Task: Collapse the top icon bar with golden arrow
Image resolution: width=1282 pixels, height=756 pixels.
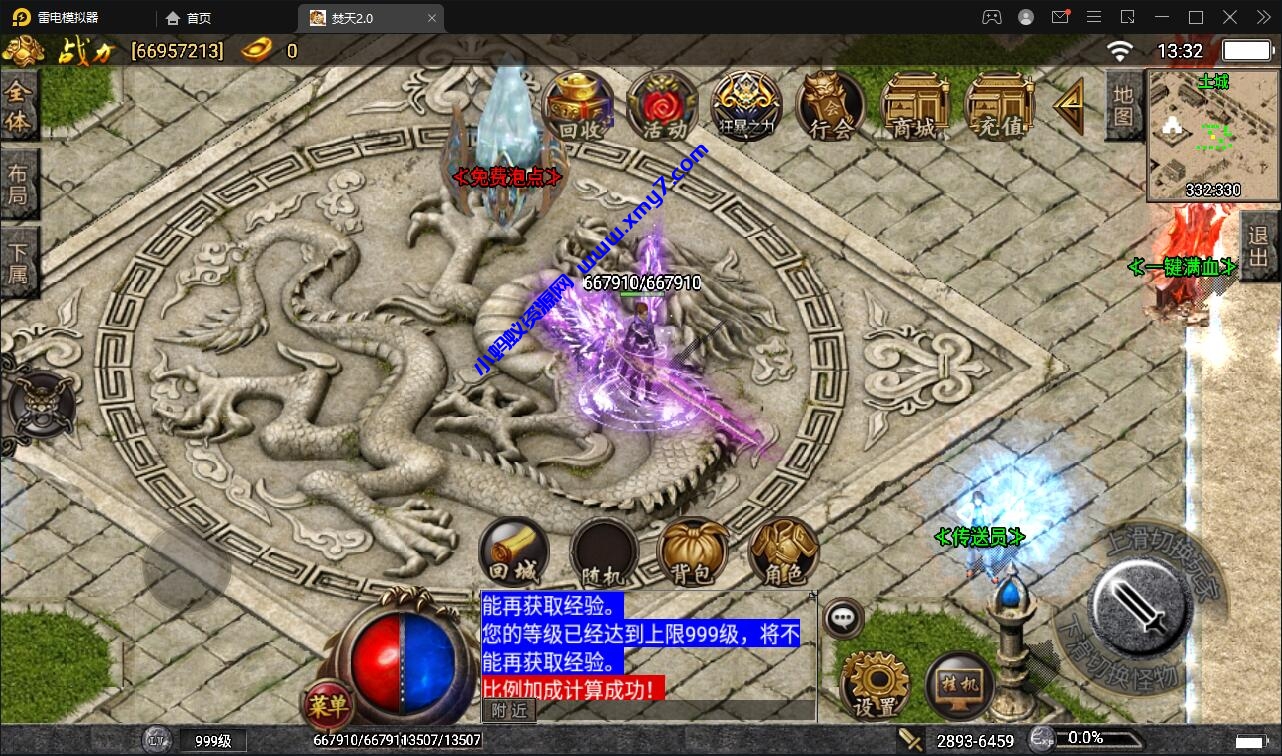Action: [1068, 105]
